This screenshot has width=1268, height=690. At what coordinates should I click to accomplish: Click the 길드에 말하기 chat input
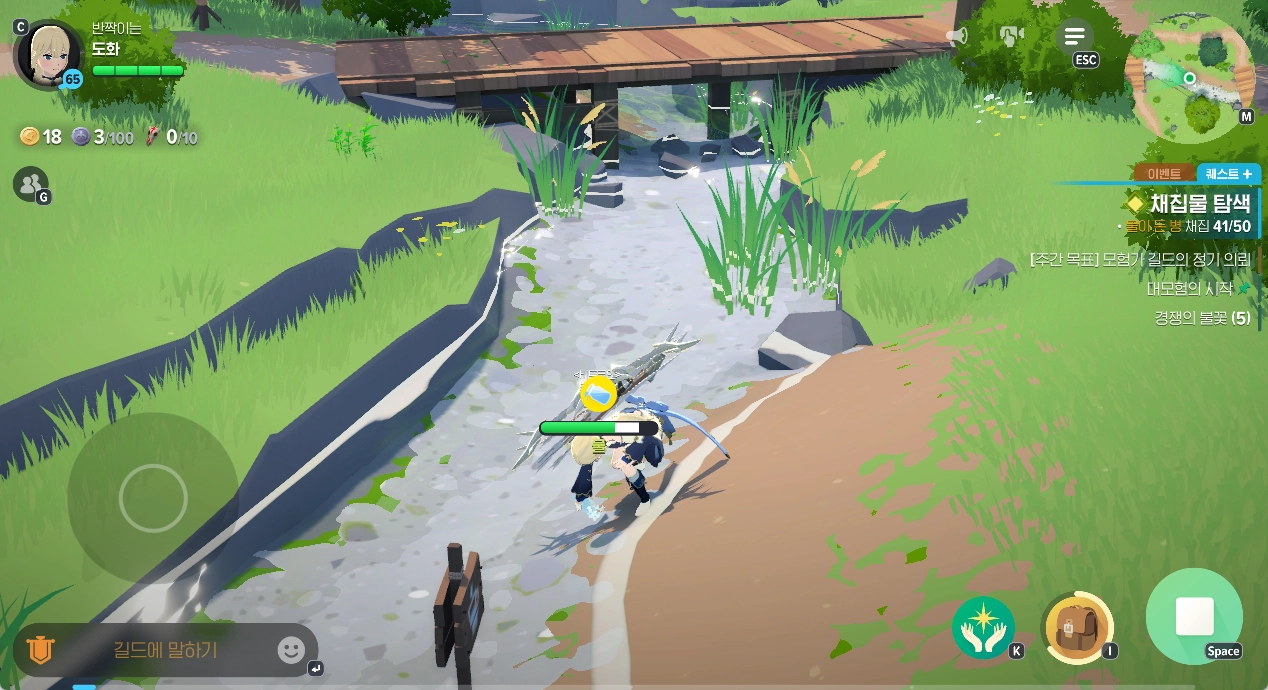click(x=166, y=650)
